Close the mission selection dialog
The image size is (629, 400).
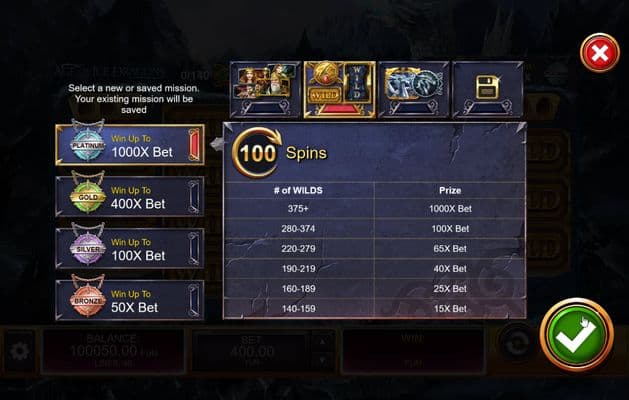[x=599, y=53]
